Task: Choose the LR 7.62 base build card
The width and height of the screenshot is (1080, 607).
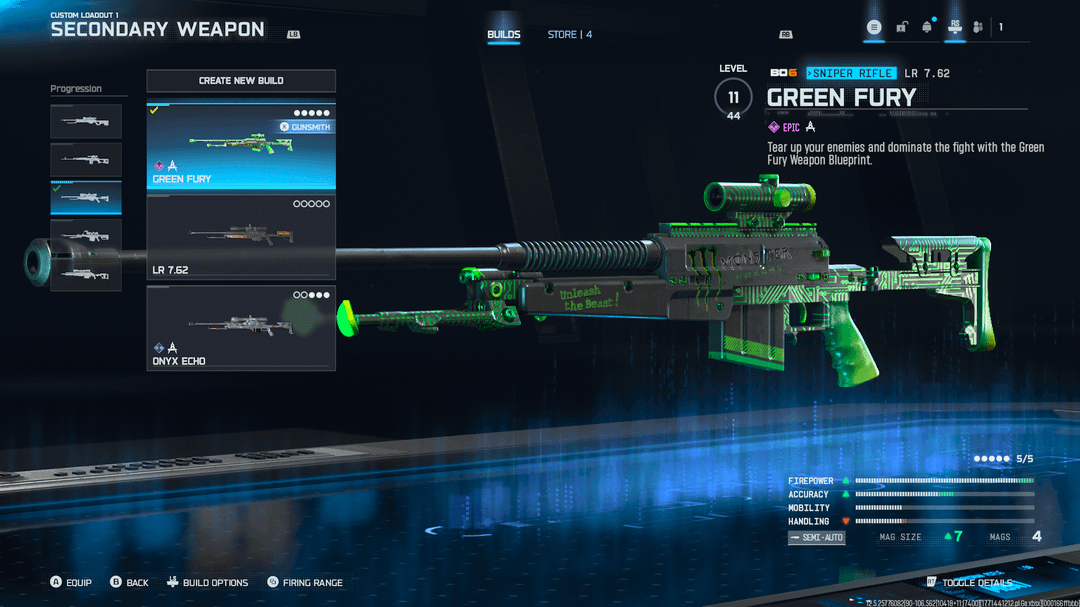Action: click(241, 237)
